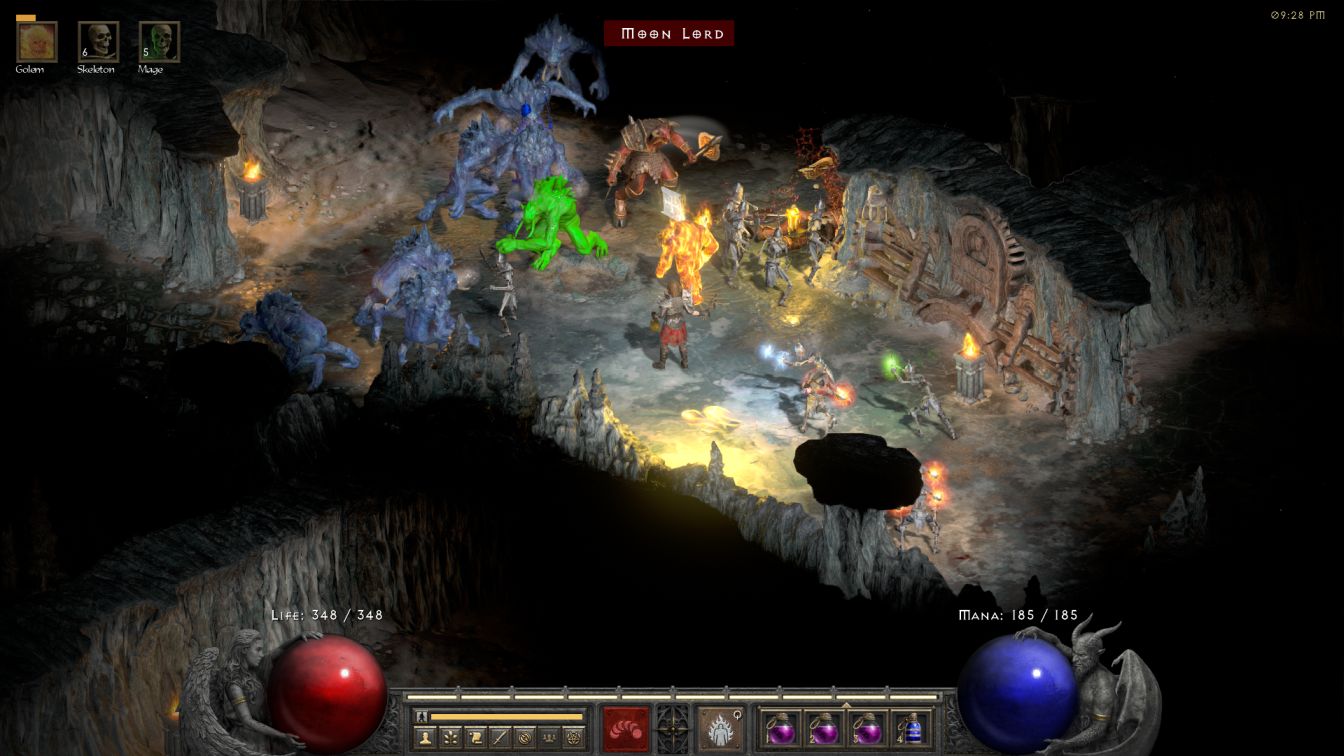Image resolution: width=1344 pixels, height=756 pixels.
Task: Open the right-click Fire Golem skill selector
Action: [x=719, y=727]
